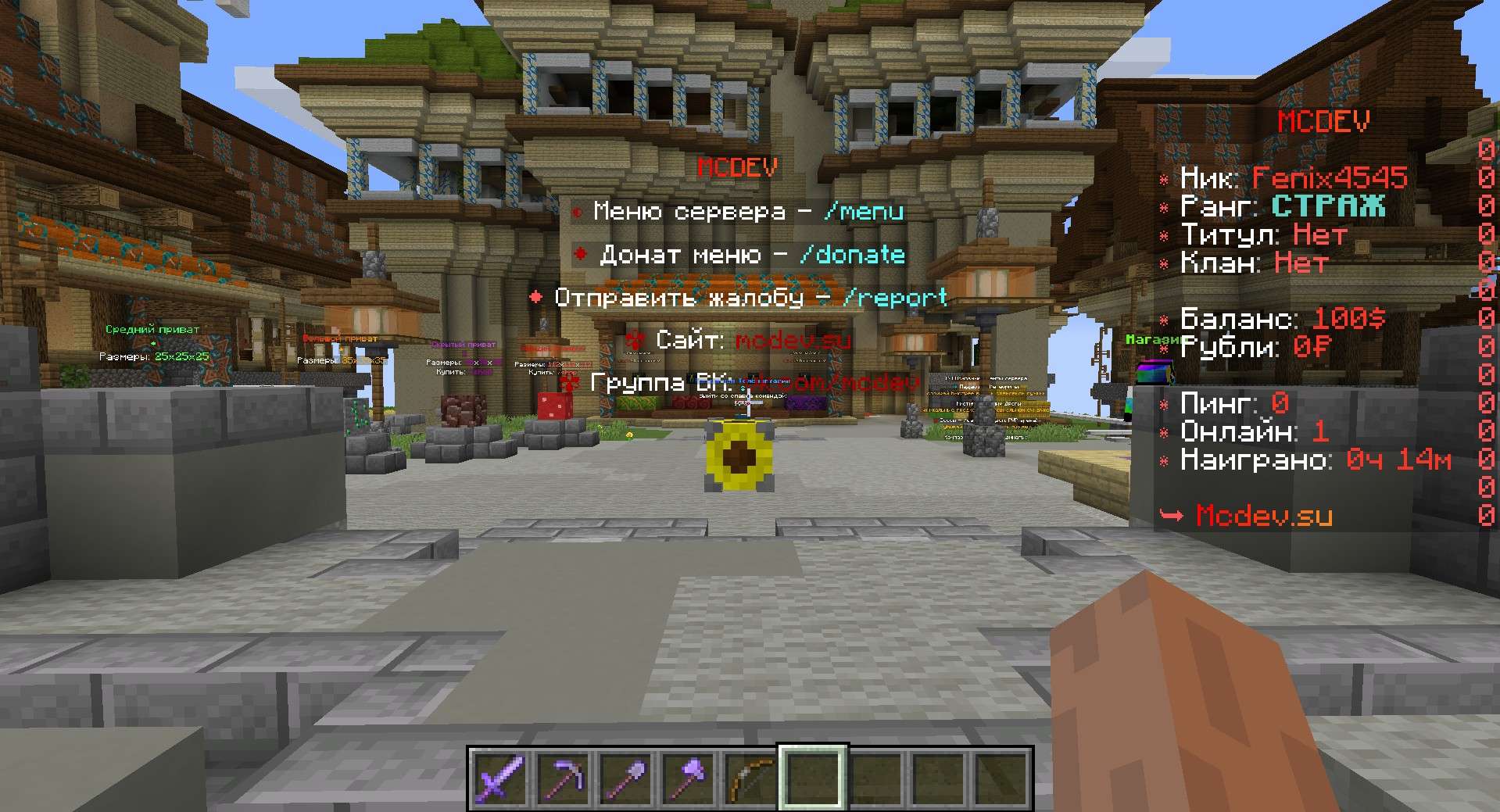Equip the enchanted axe from the hotbar
Viewport: 1500px width, 812px height.
(x=688, y=777)
